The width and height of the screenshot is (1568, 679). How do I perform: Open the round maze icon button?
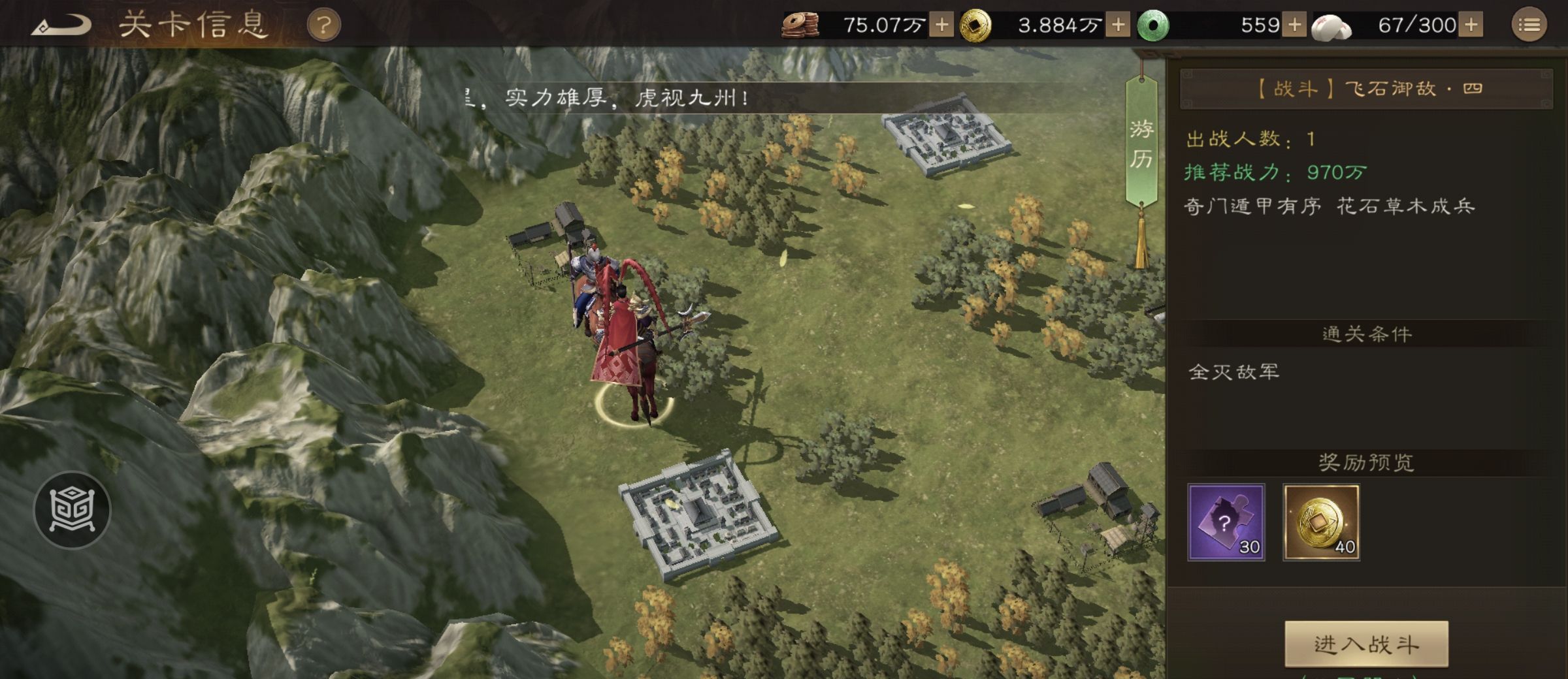point(73,510)
